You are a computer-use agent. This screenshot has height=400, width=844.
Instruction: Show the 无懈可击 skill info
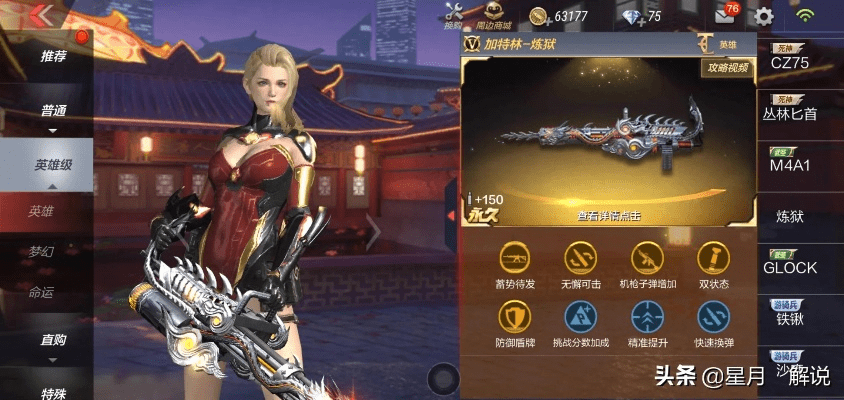point(581,265)
